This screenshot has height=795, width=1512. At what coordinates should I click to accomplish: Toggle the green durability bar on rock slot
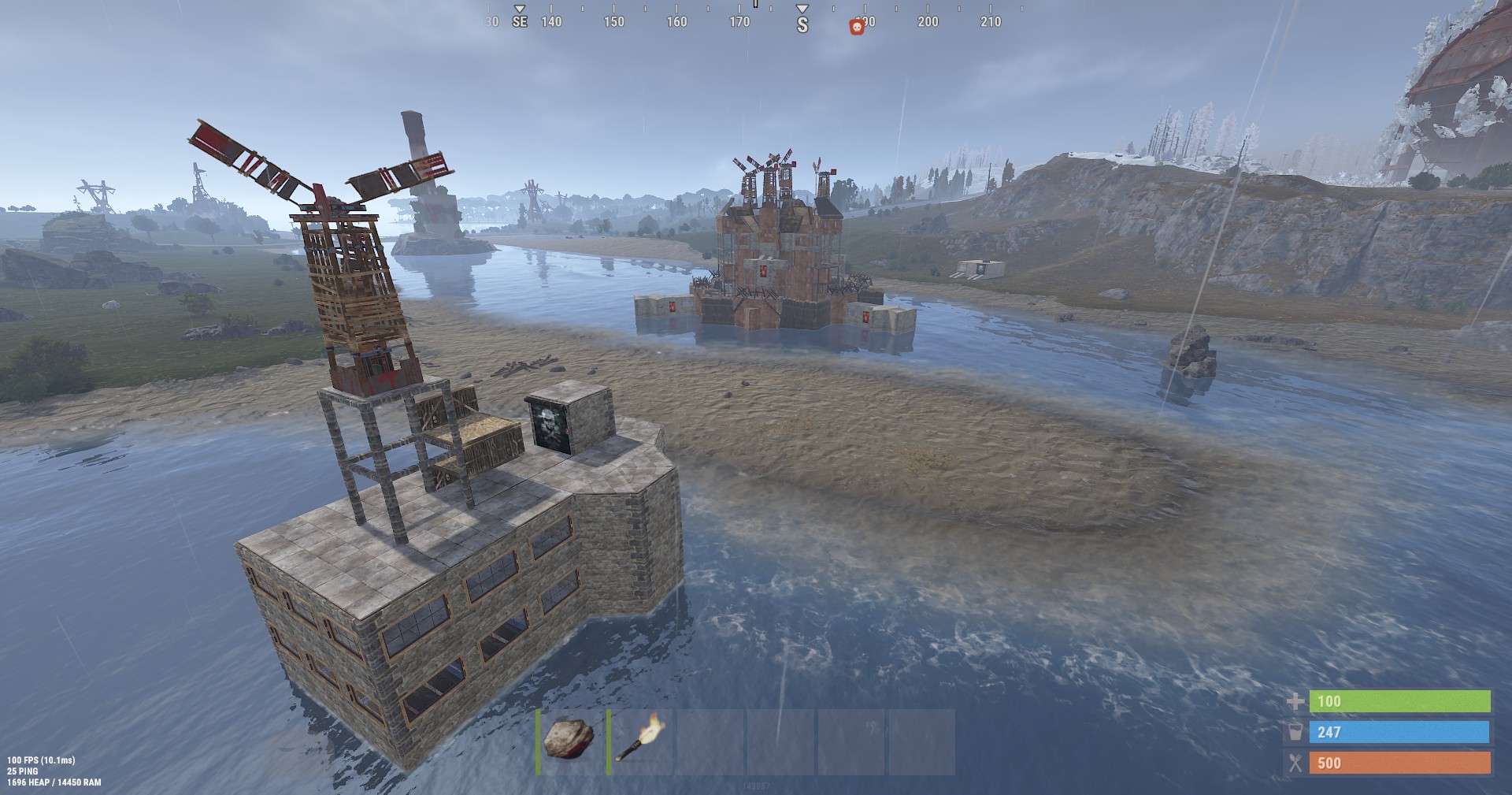tap(539, 741)
